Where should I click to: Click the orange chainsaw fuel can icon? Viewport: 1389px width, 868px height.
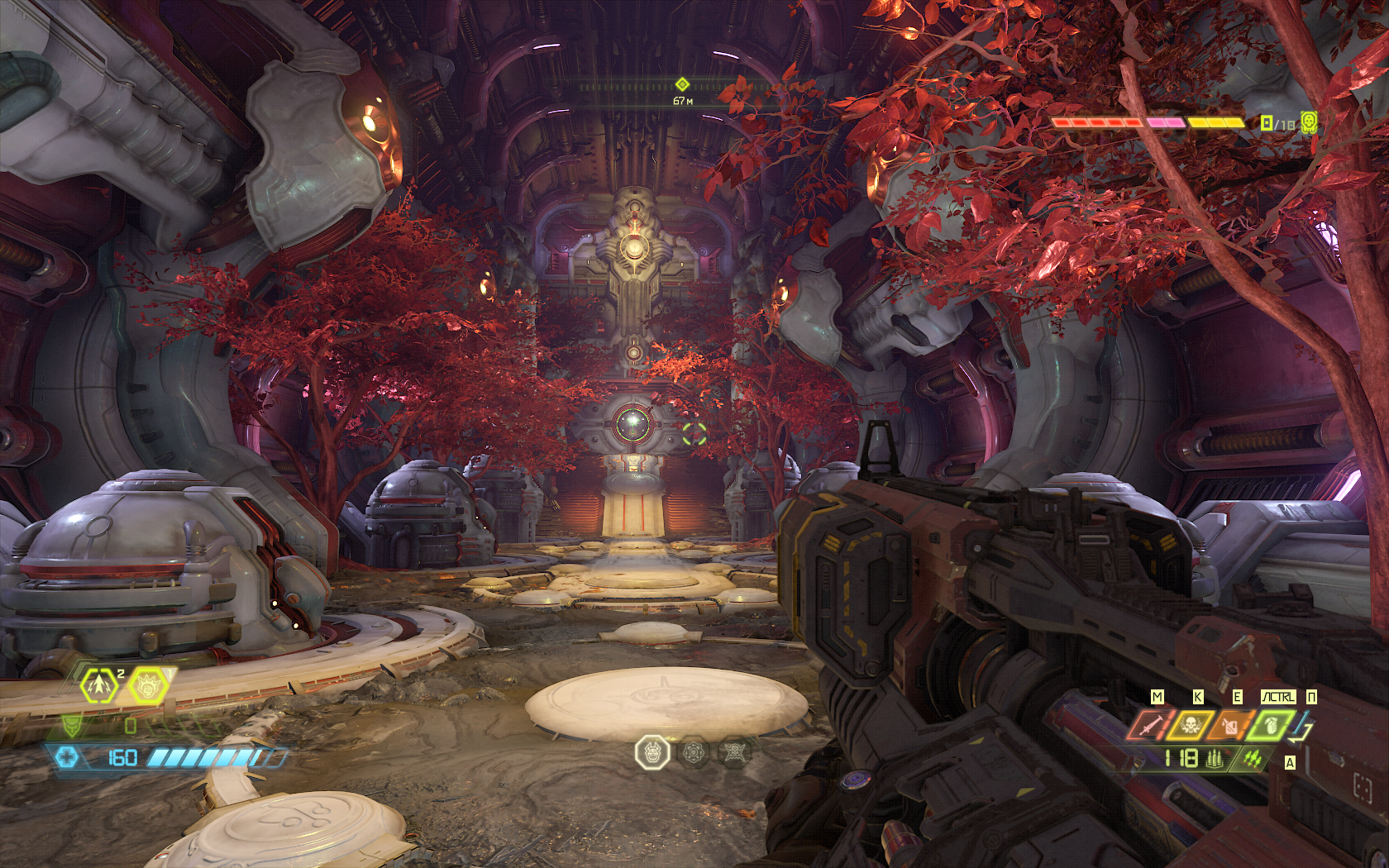click(1230, 726)
